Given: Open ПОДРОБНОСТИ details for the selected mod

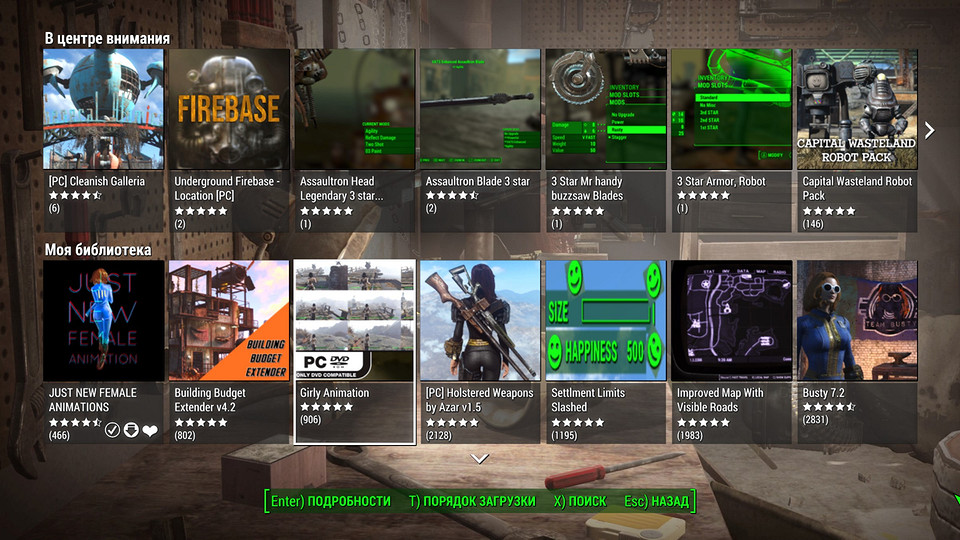Looking at the screenshot, I should coord(331,501).
